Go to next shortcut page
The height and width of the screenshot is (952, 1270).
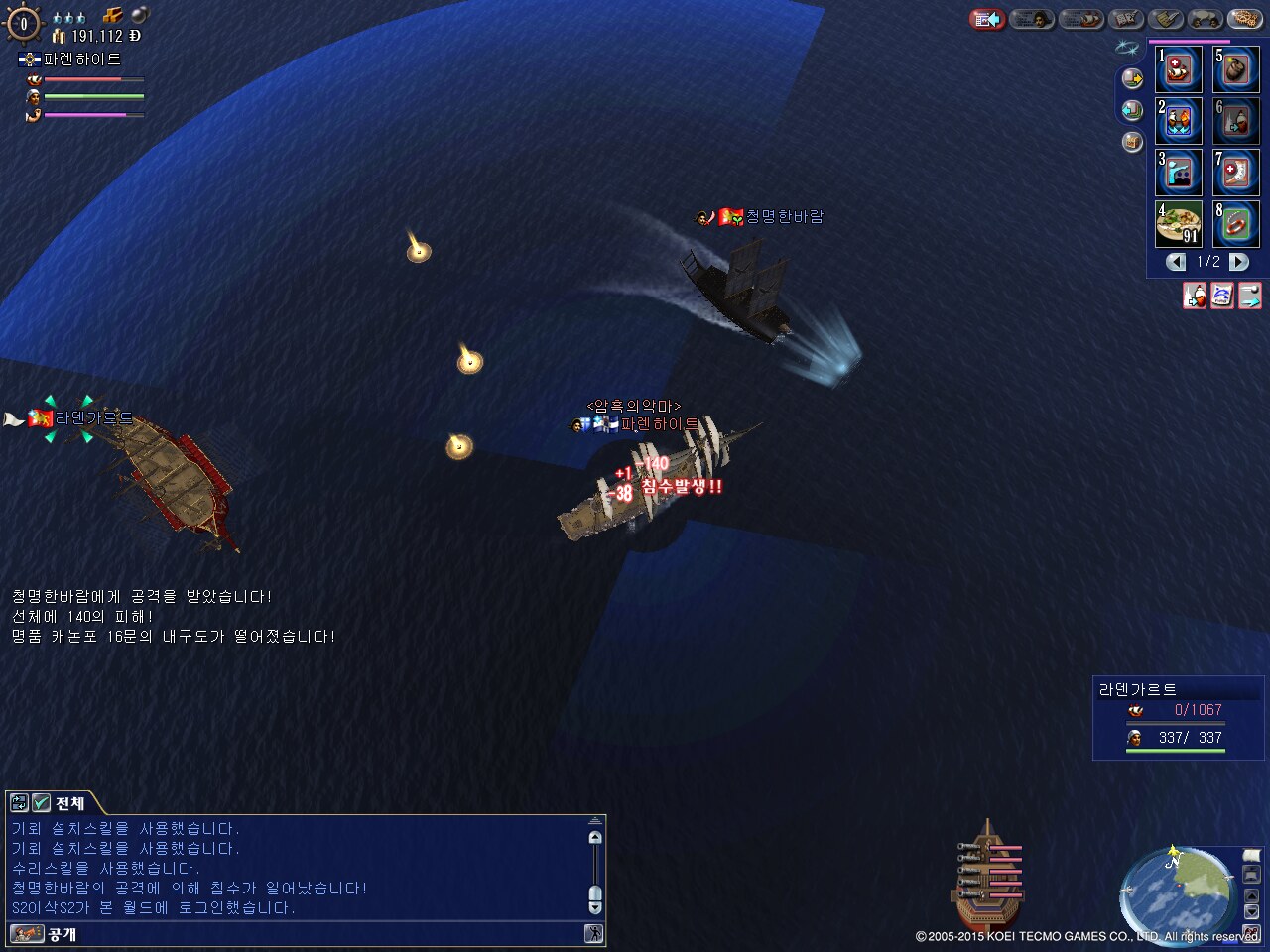click(1239, 262)
